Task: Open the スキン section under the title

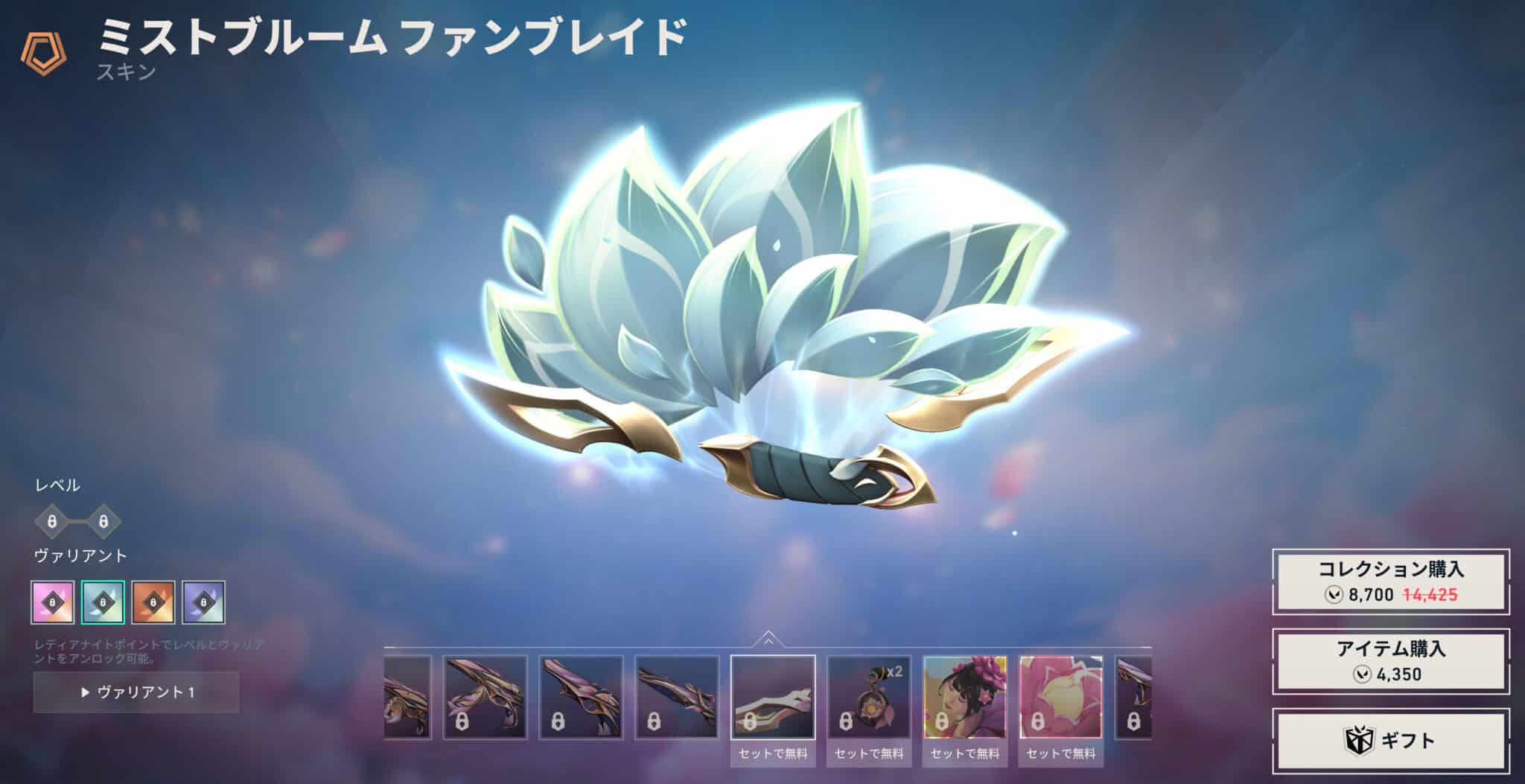Action: click(x=125, y=73)
